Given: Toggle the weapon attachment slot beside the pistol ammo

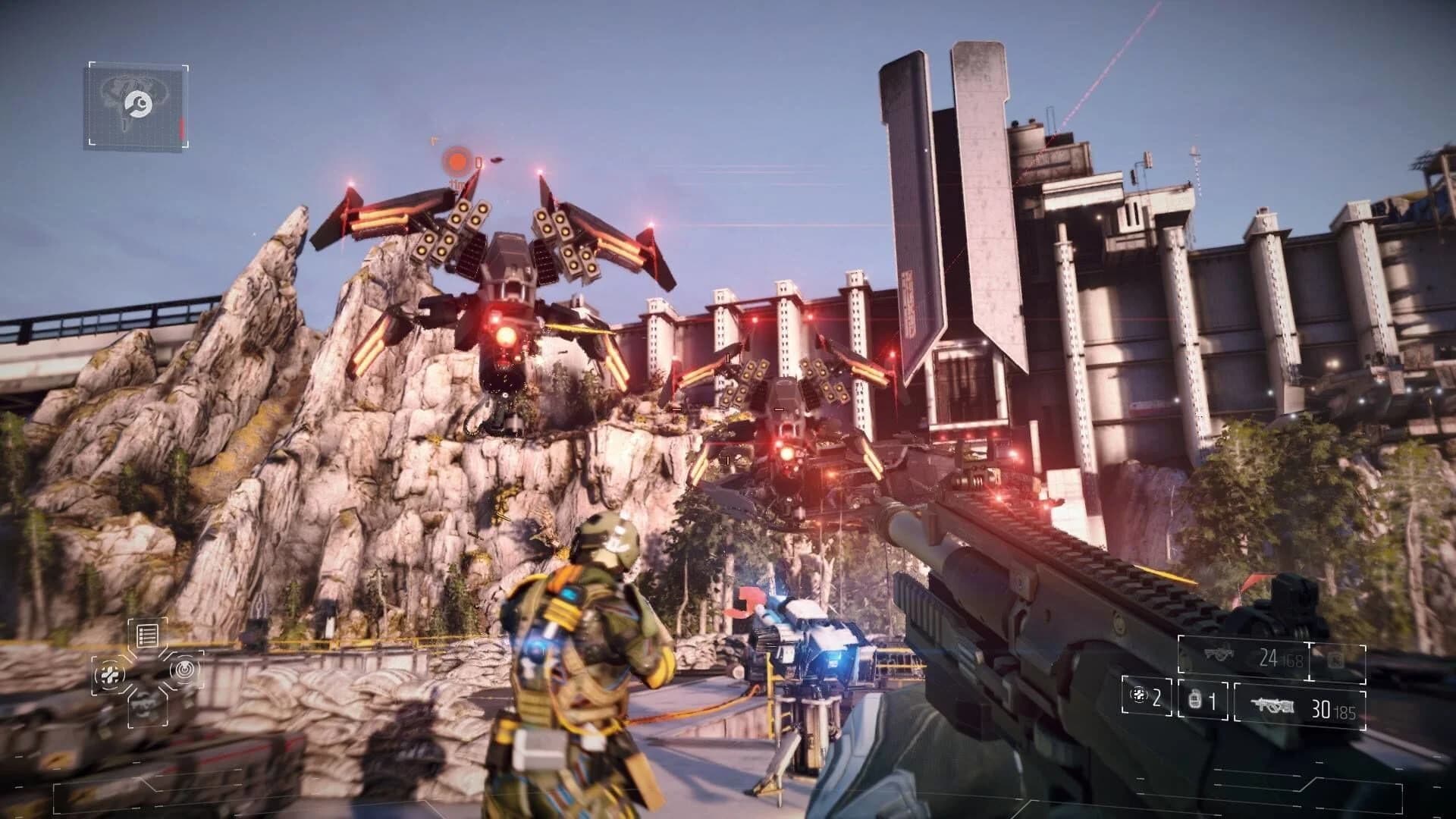Looking at the screenshot, I should pos(1335,659).
